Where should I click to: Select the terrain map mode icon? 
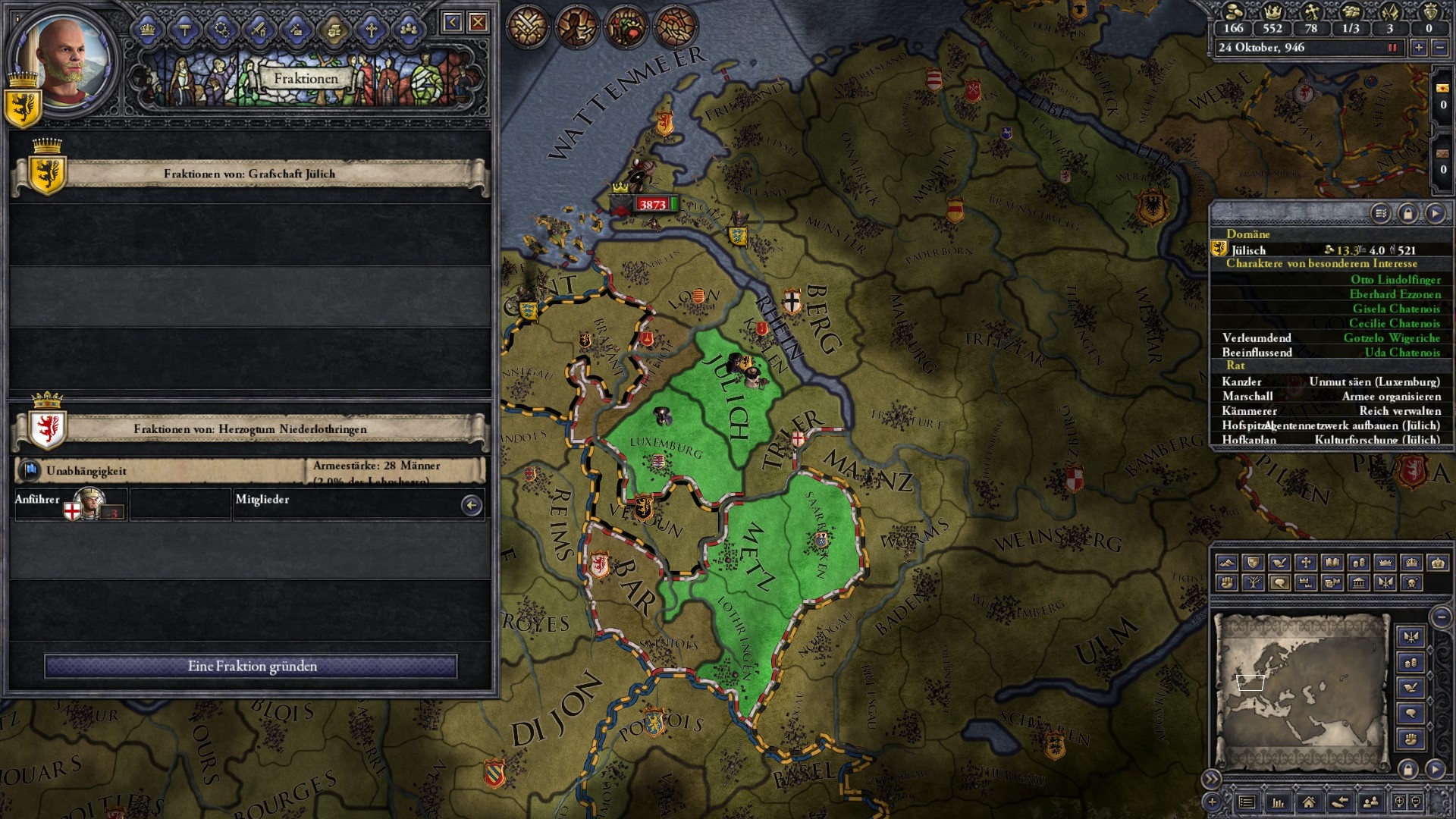1226,562
